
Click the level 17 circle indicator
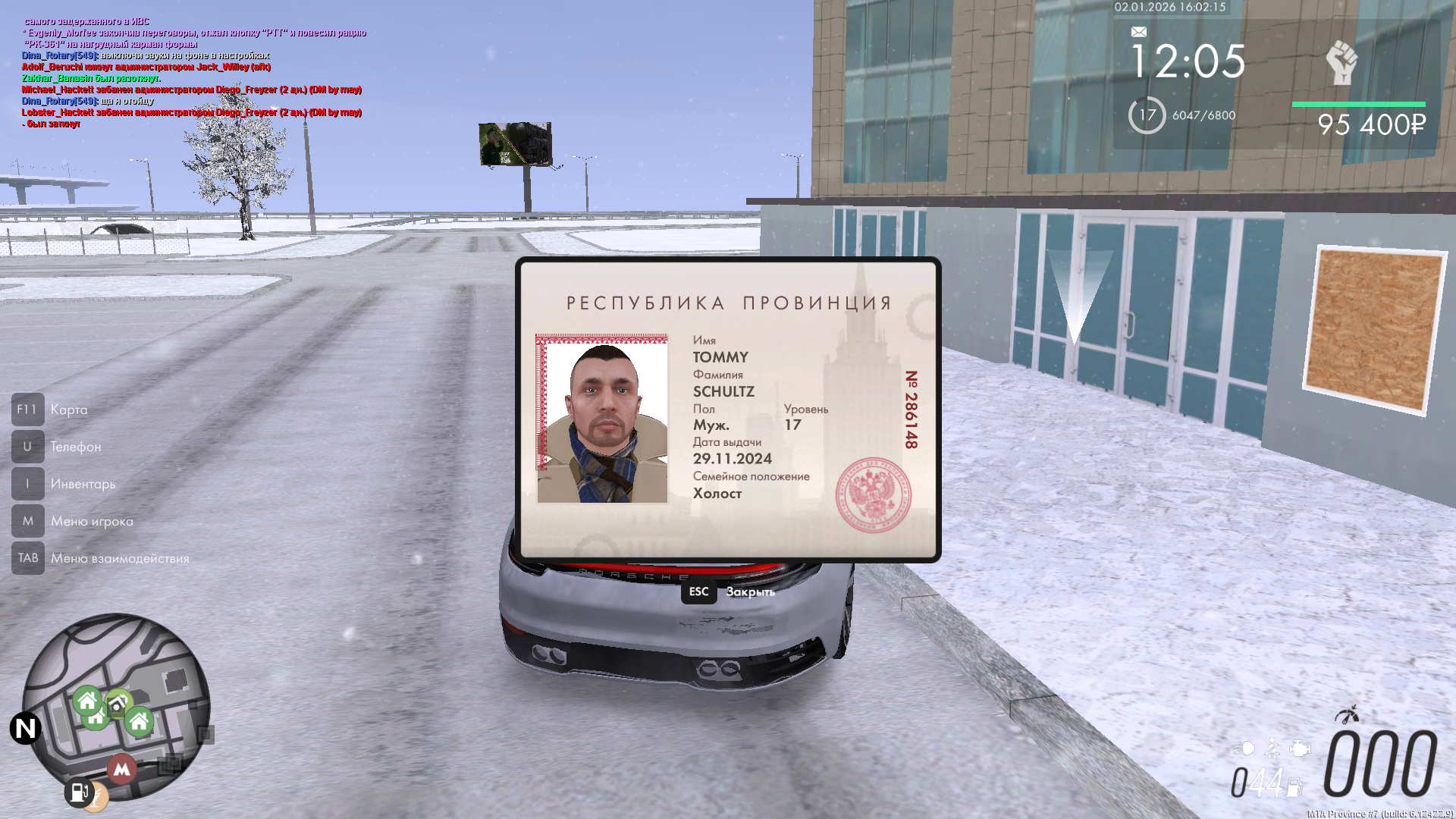1147,115
